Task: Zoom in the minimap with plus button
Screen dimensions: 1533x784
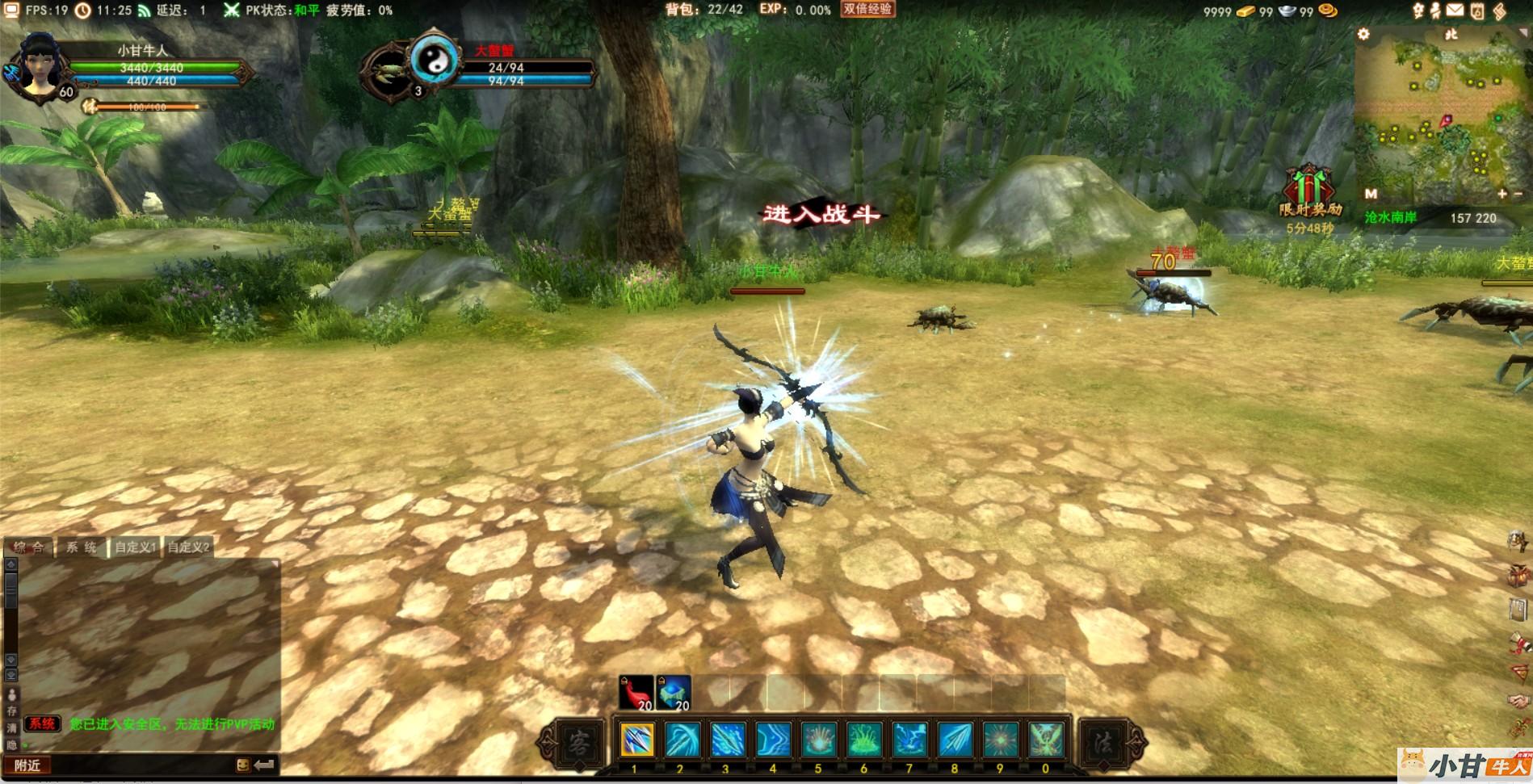Action: tap(1501, 194)
